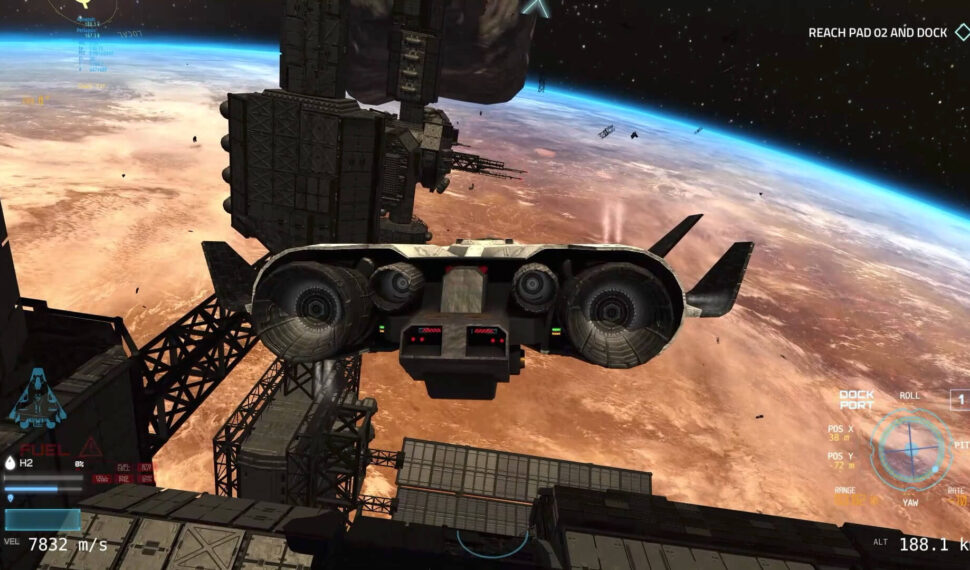This screenshot has width=970, height=570.
Task: Select the blue ship status diagram
Action: point(37,398)
